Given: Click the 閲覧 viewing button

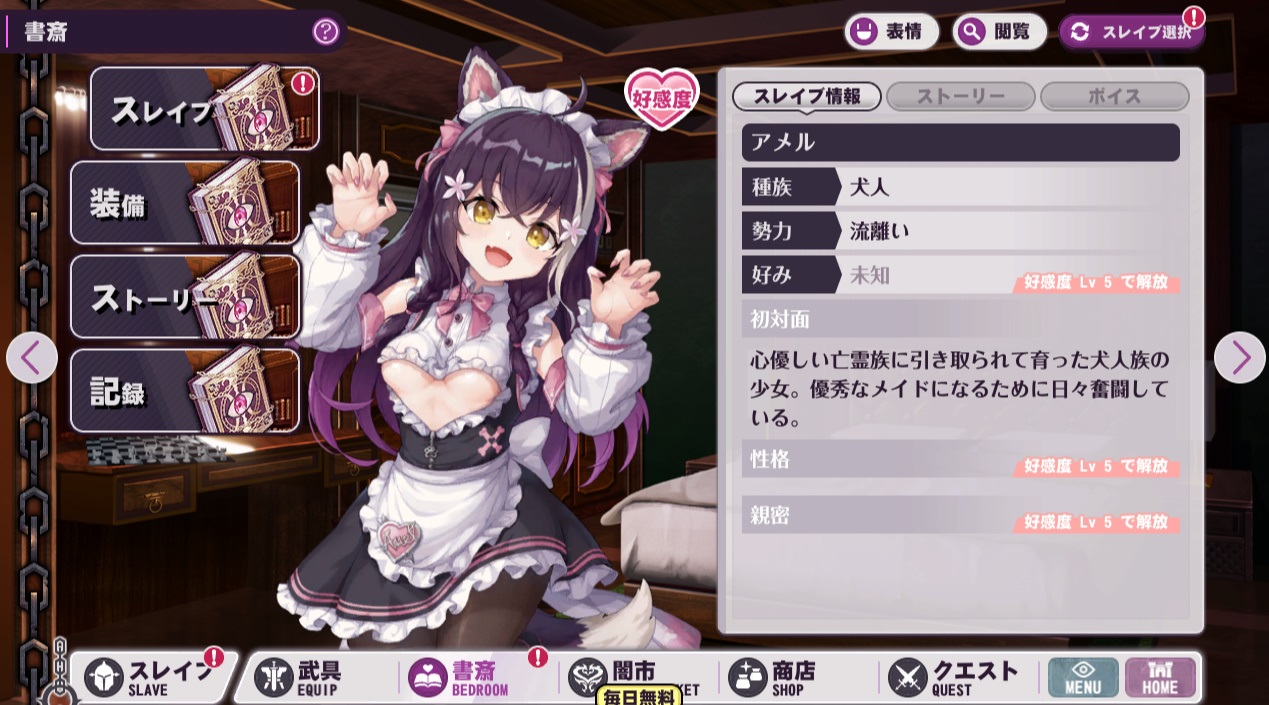Looking at the screenshot, I should 999,32.
